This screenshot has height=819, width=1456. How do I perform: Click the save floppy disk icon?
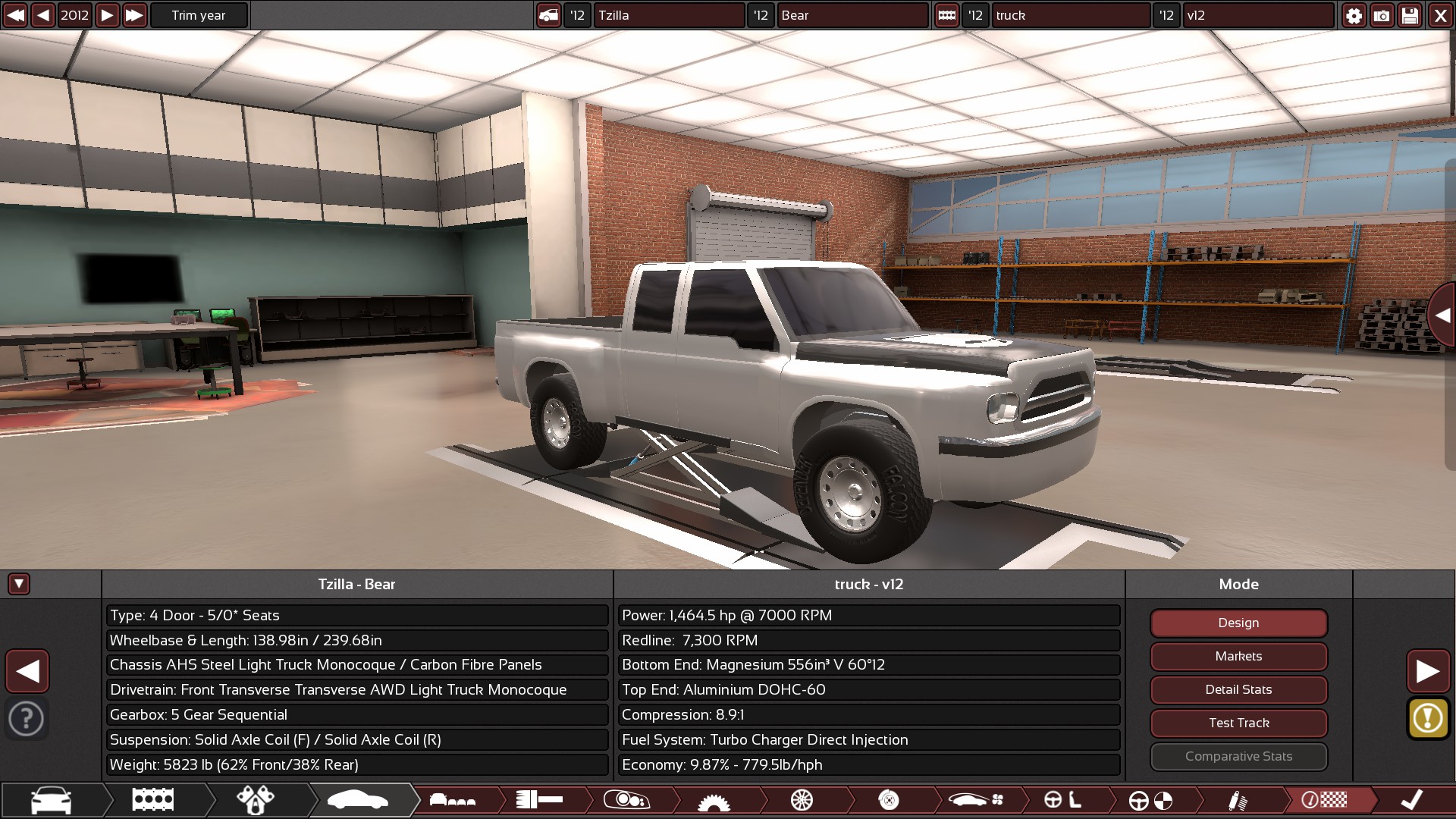1410,15
